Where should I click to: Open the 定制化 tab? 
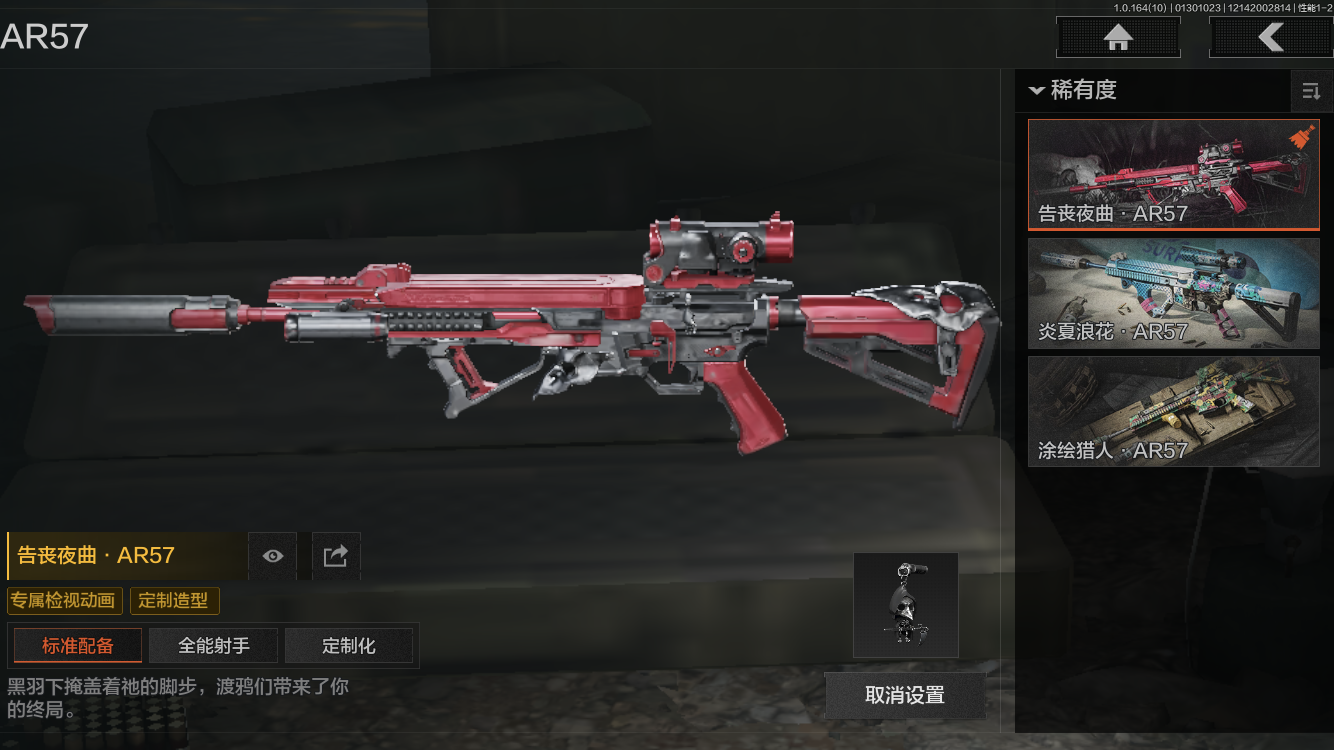click(349, 646)
